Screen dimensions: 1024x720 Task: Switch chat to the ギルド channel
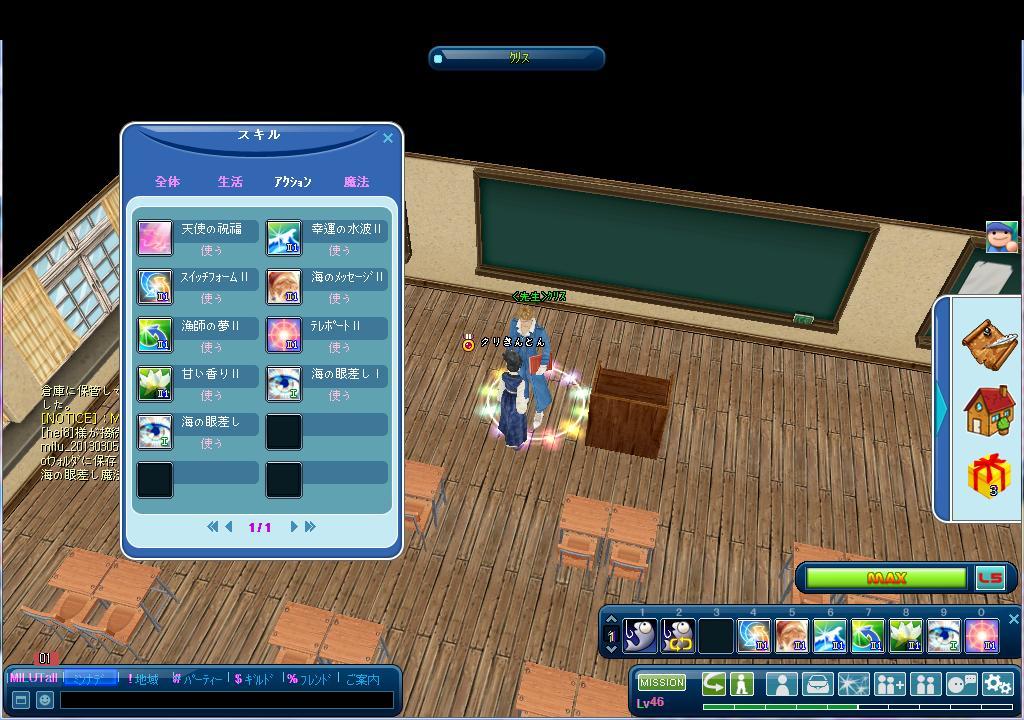coord(252,680)
